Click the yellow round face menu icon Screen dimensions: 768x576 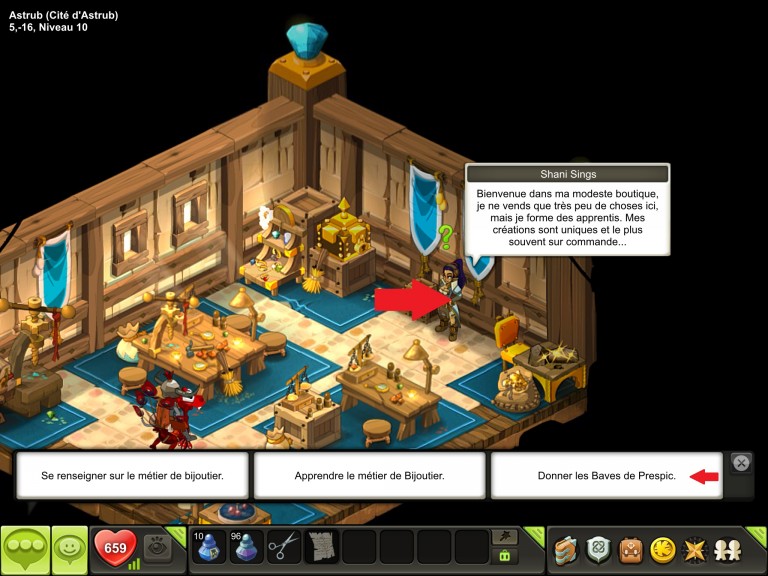662,549
